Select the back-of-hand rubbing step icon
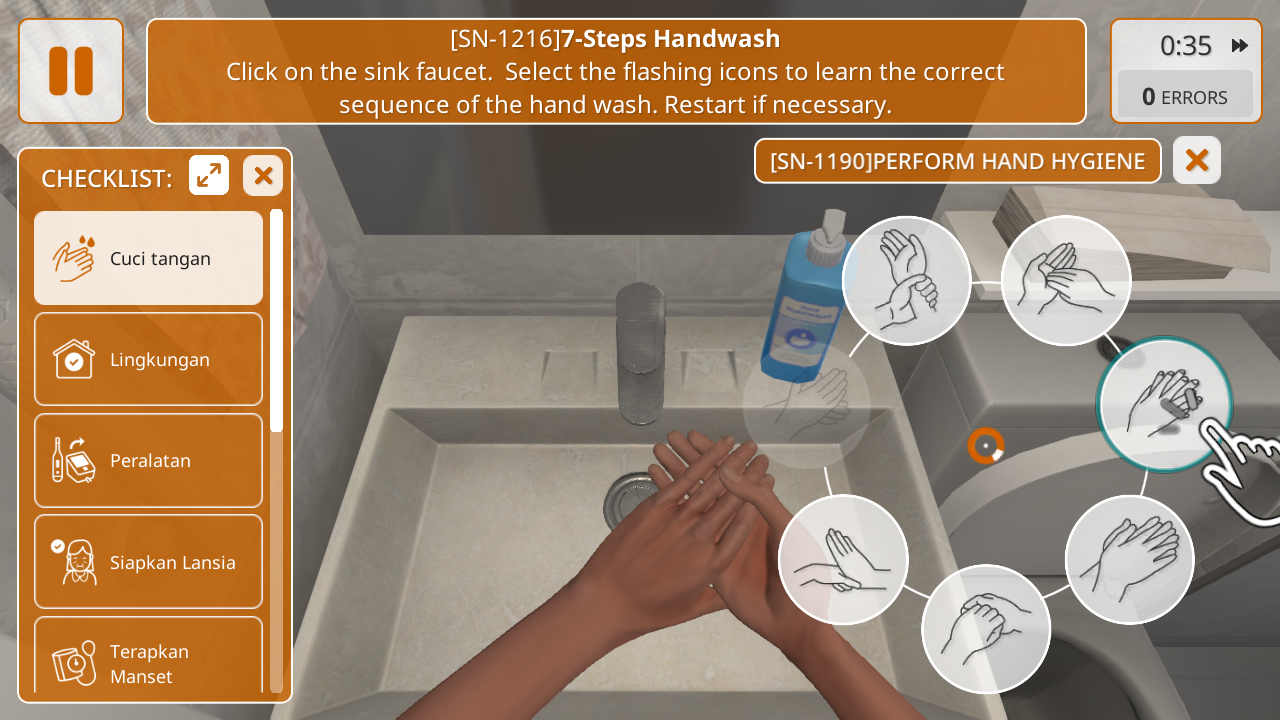Image resolution: width=1280 pixels, height=720 pixels. point(1130,559)
